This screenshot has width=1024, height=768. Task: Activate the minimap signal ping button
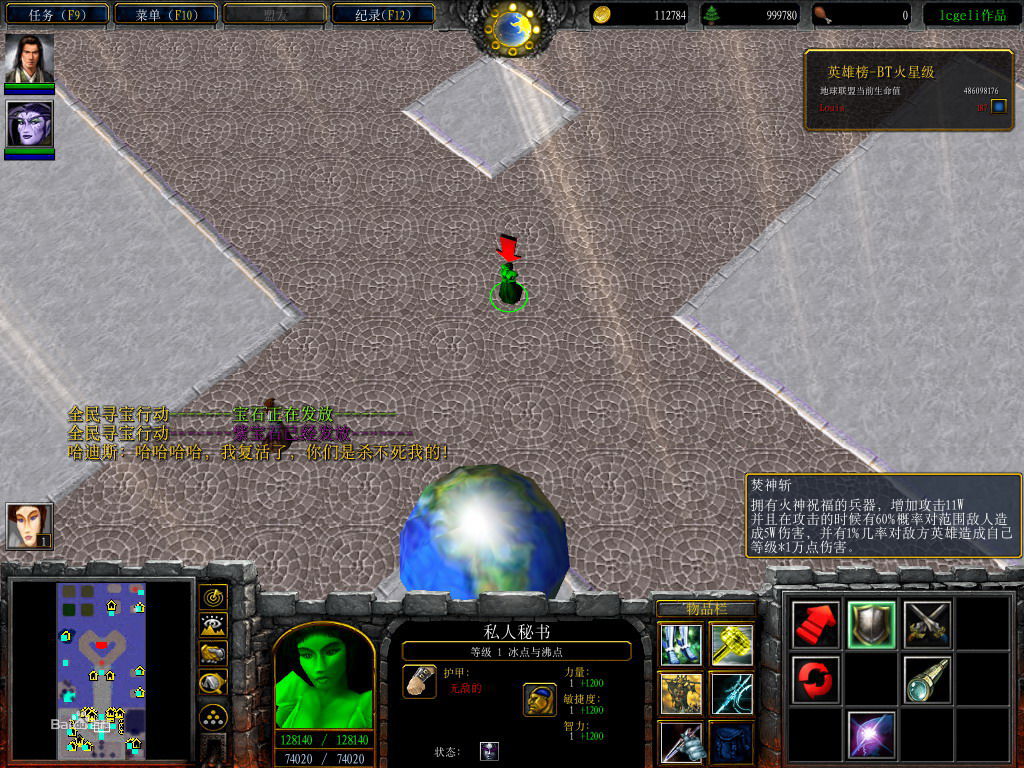coord(213,597)
